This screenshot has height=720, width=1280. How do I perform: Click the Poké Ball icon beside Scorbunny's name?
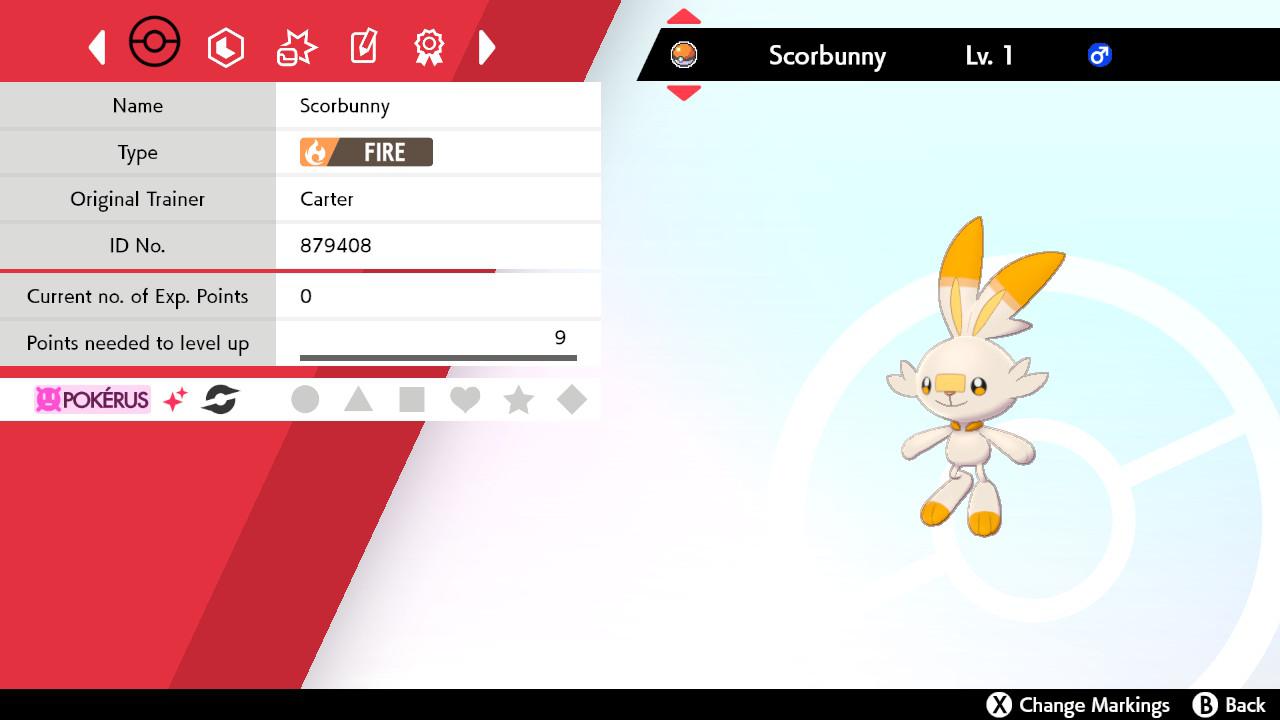point(685,56)
